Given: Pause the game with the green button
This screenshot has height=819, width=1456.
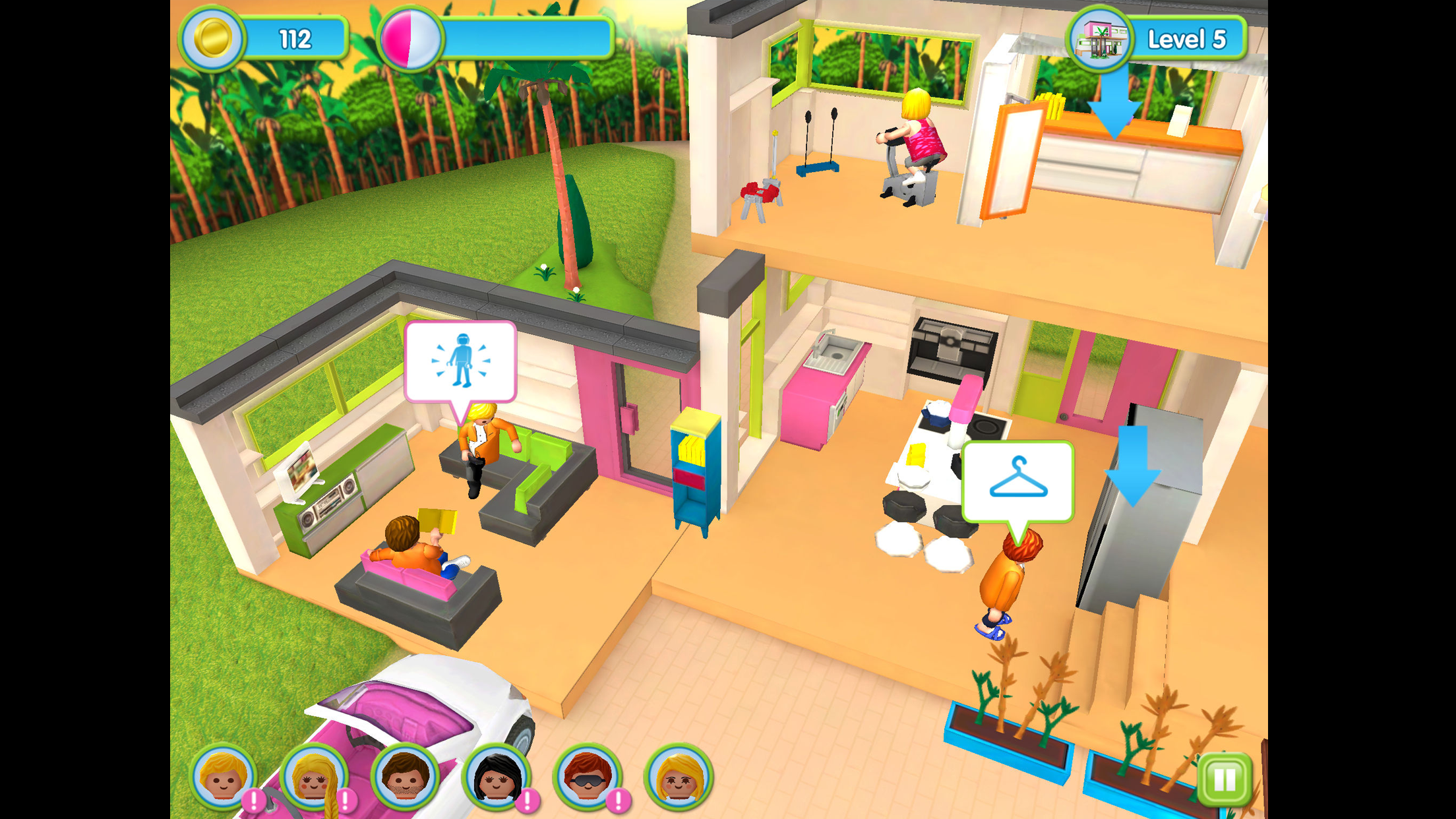Looking at the screenshot, I should 1224,779.
